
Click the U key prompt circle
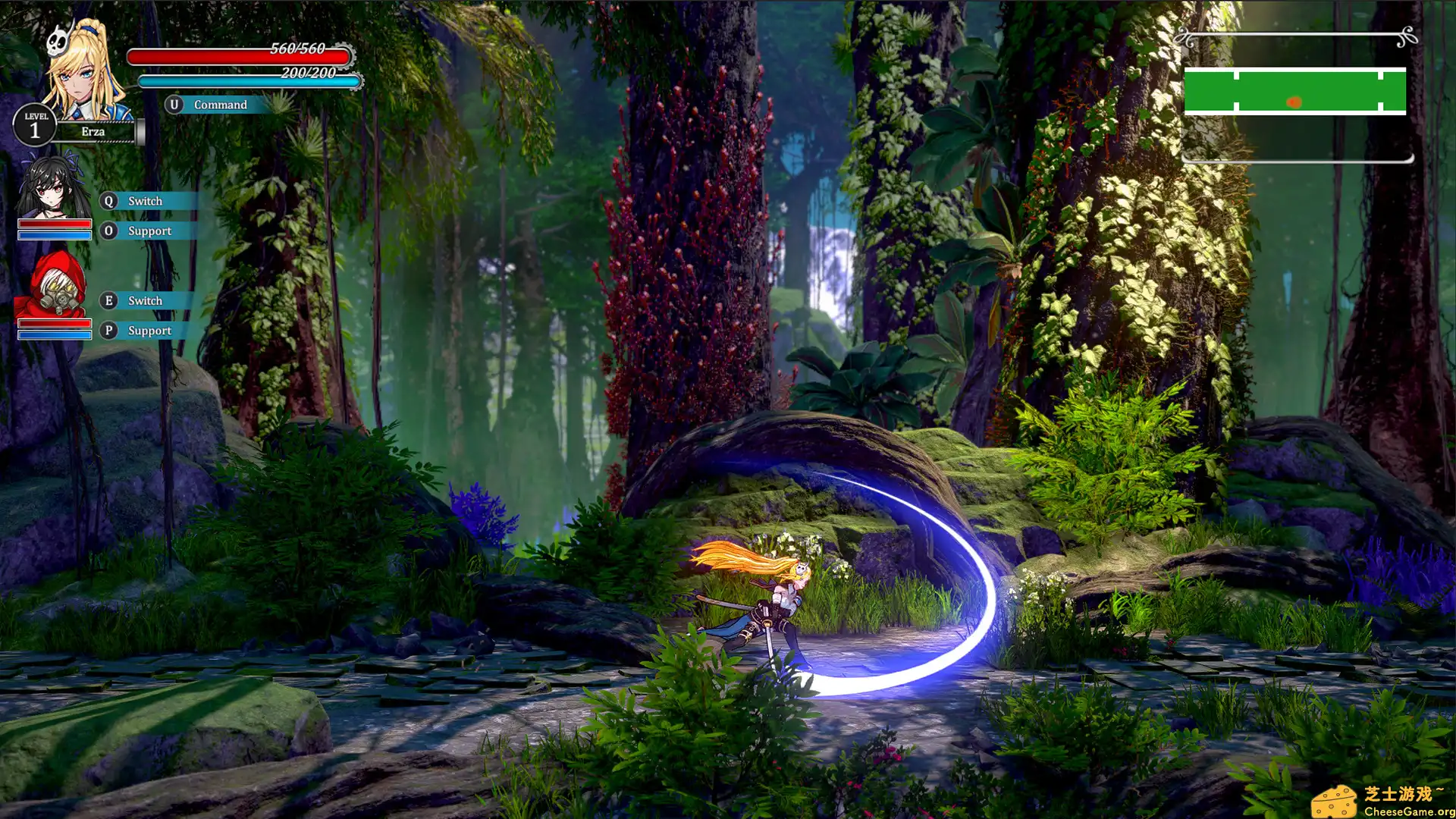click(175, 105)
